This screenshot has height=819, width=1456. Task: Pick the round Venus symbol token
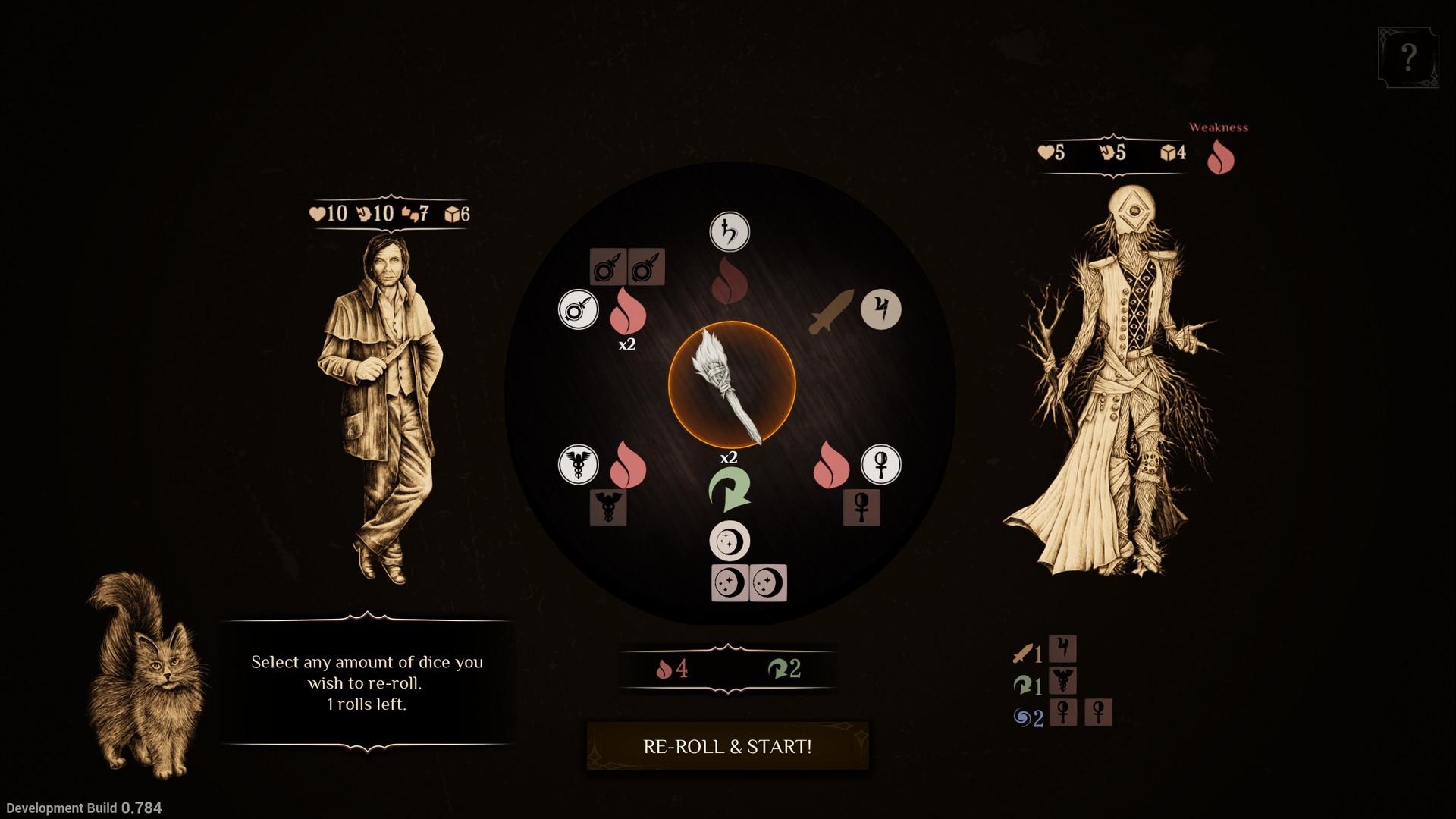pos(881,464)
